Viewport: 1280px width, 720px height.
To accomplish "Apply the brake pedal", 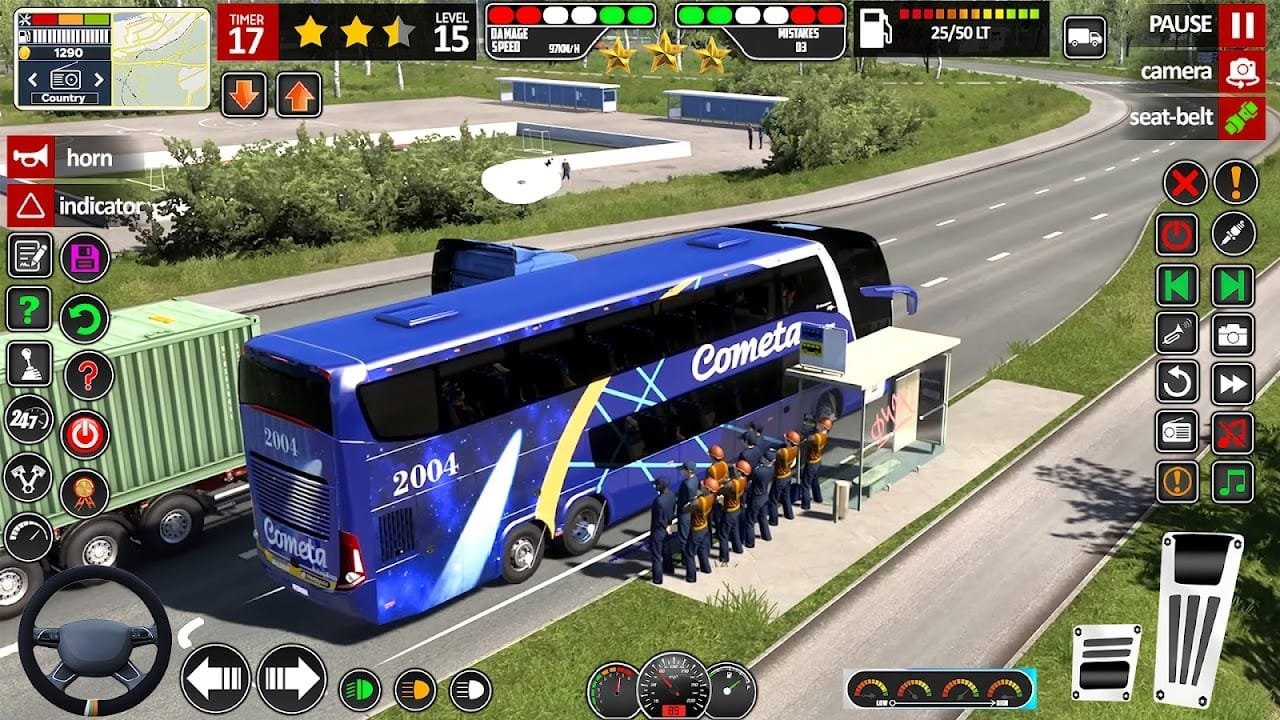I will click(x=1106, y=661).
